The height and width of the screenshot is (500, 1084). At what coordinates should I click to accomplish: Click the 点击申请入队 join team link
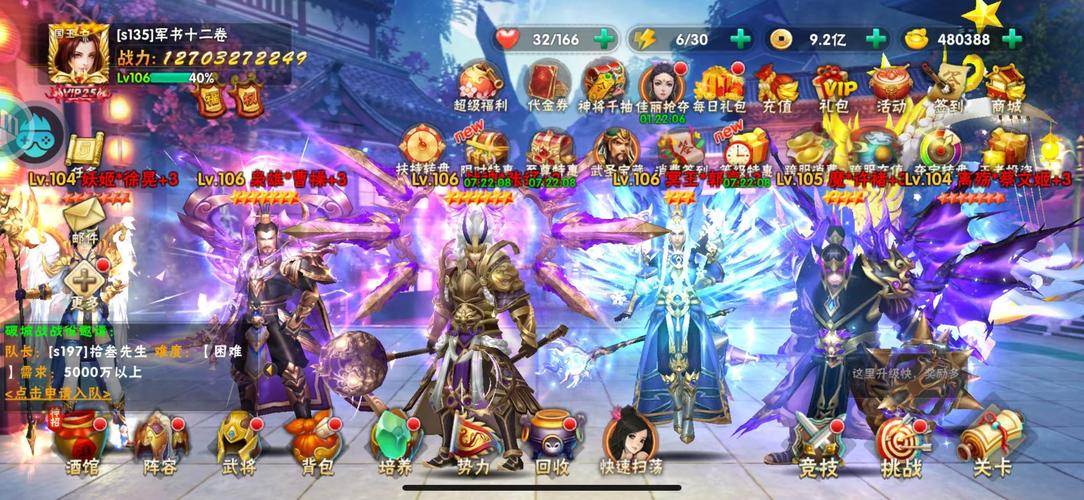click(x=58, y=393)
